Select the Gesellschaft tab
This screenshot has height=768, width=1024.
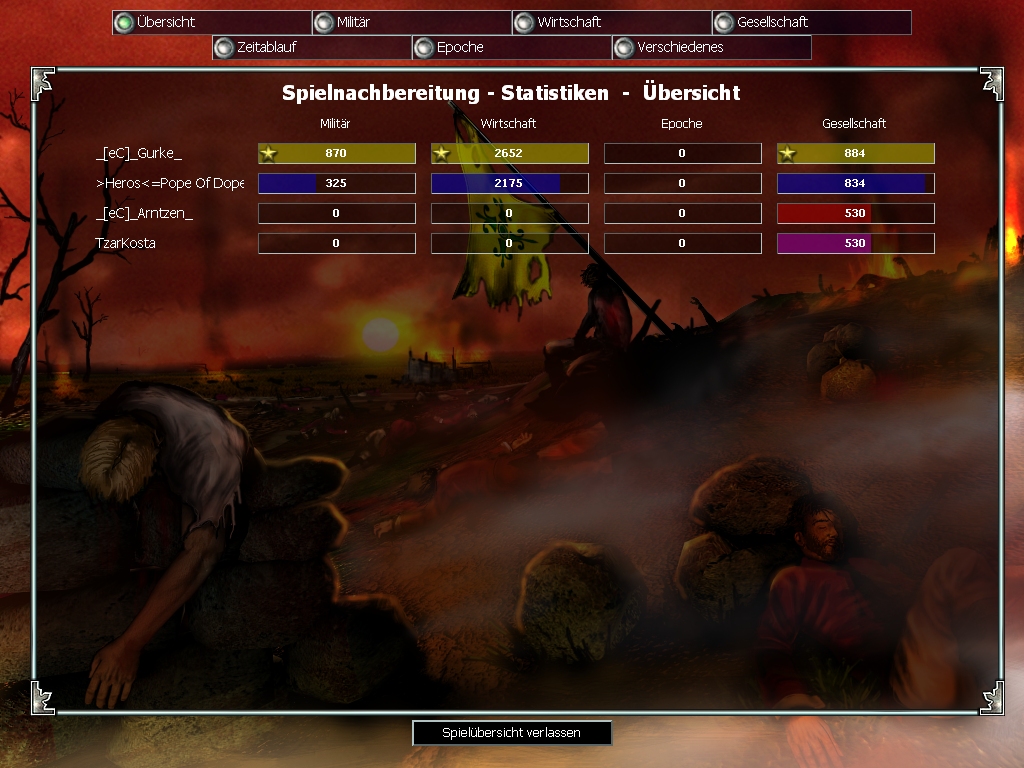click(812, 22)
